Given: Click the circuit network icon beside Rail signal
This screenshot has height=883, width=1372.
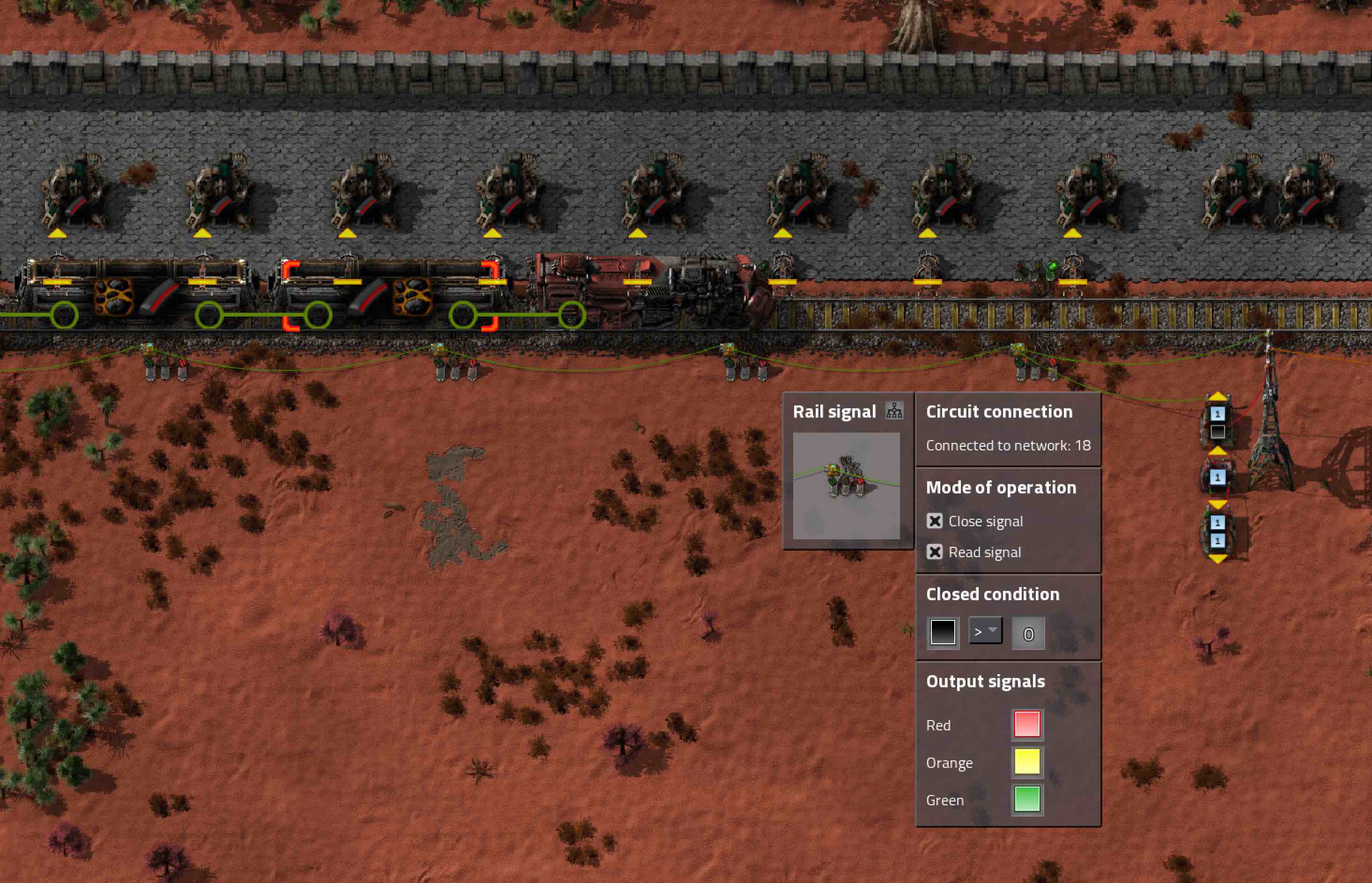Looking at the screenshot, I should (894, 411).
